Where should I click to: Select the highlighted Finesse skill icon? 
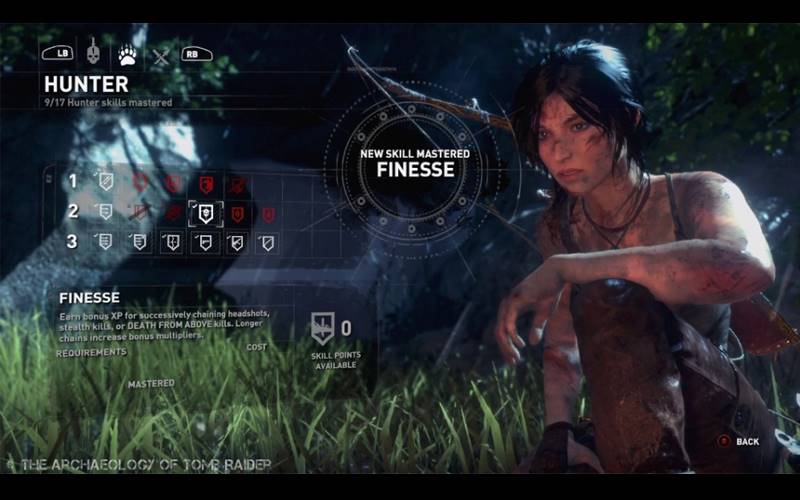205,212
